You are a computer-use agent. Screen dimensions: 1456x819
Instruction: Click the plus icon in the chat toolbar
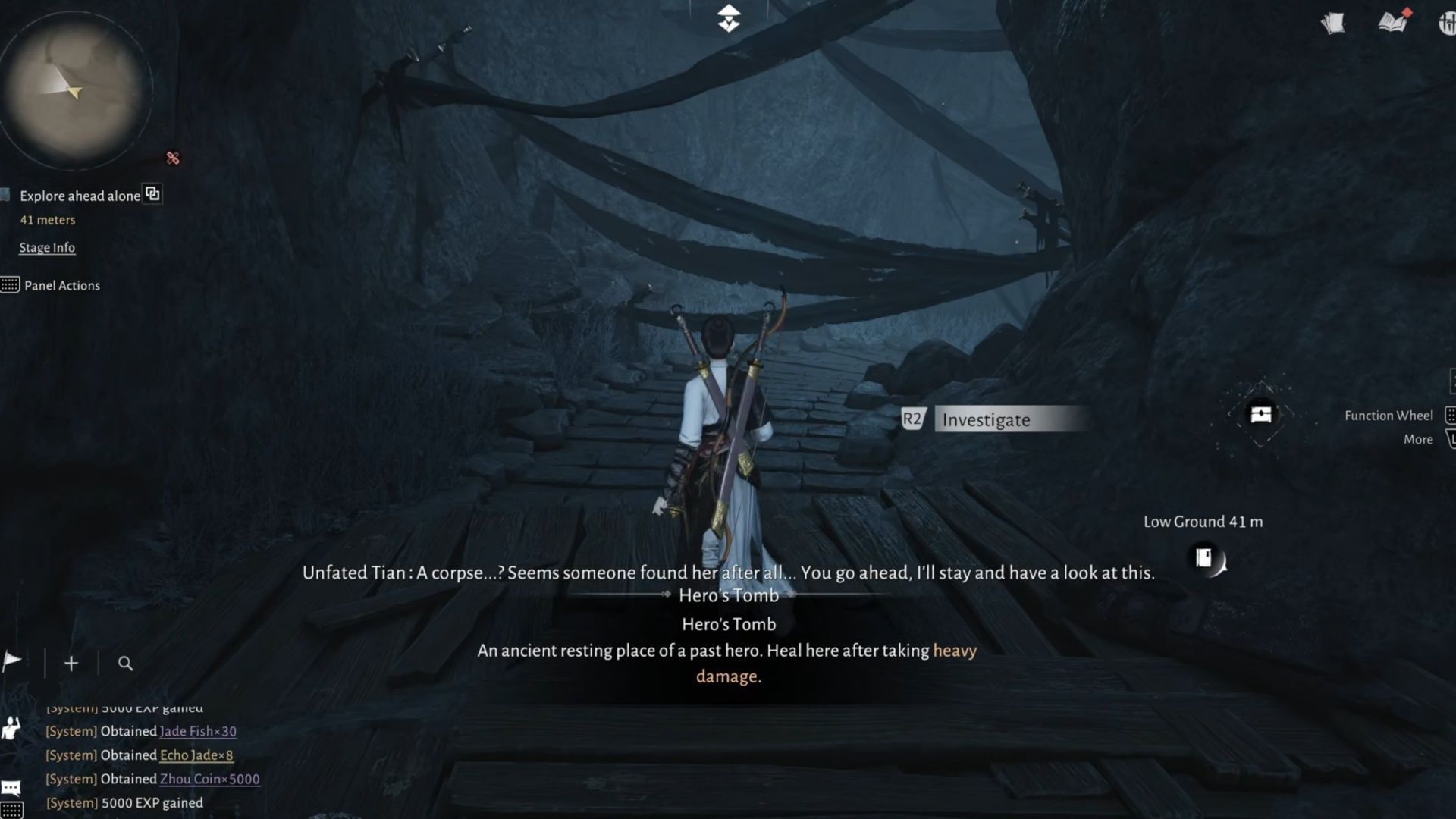pyautogui.click(x=71, y=662)
